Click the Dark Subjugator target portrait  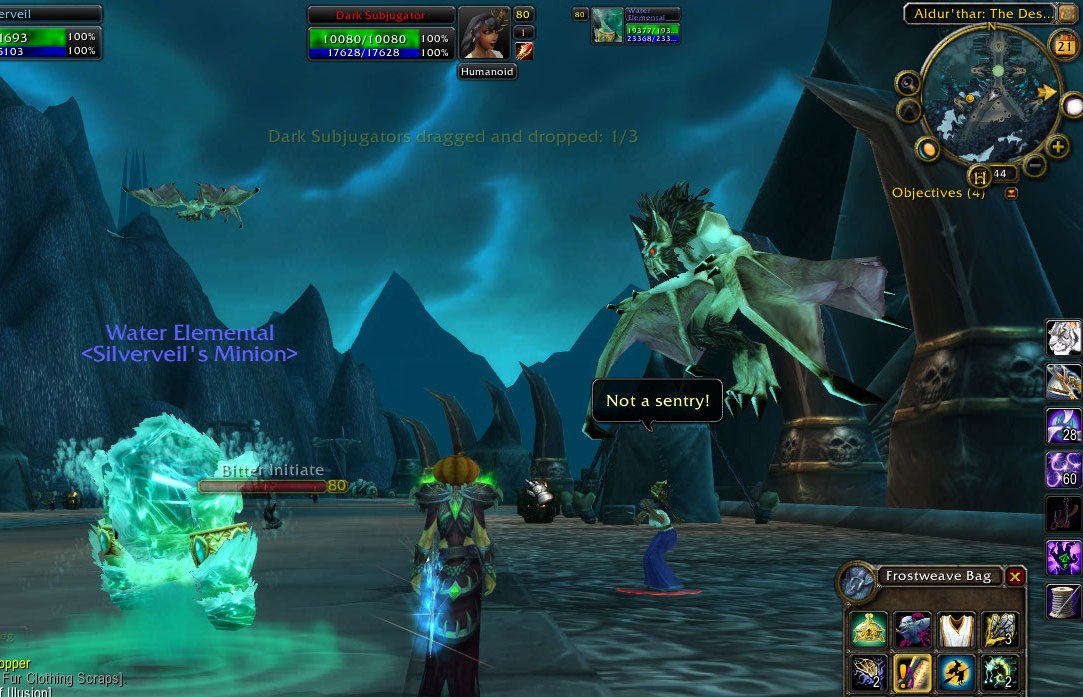[x=484, y=34]
